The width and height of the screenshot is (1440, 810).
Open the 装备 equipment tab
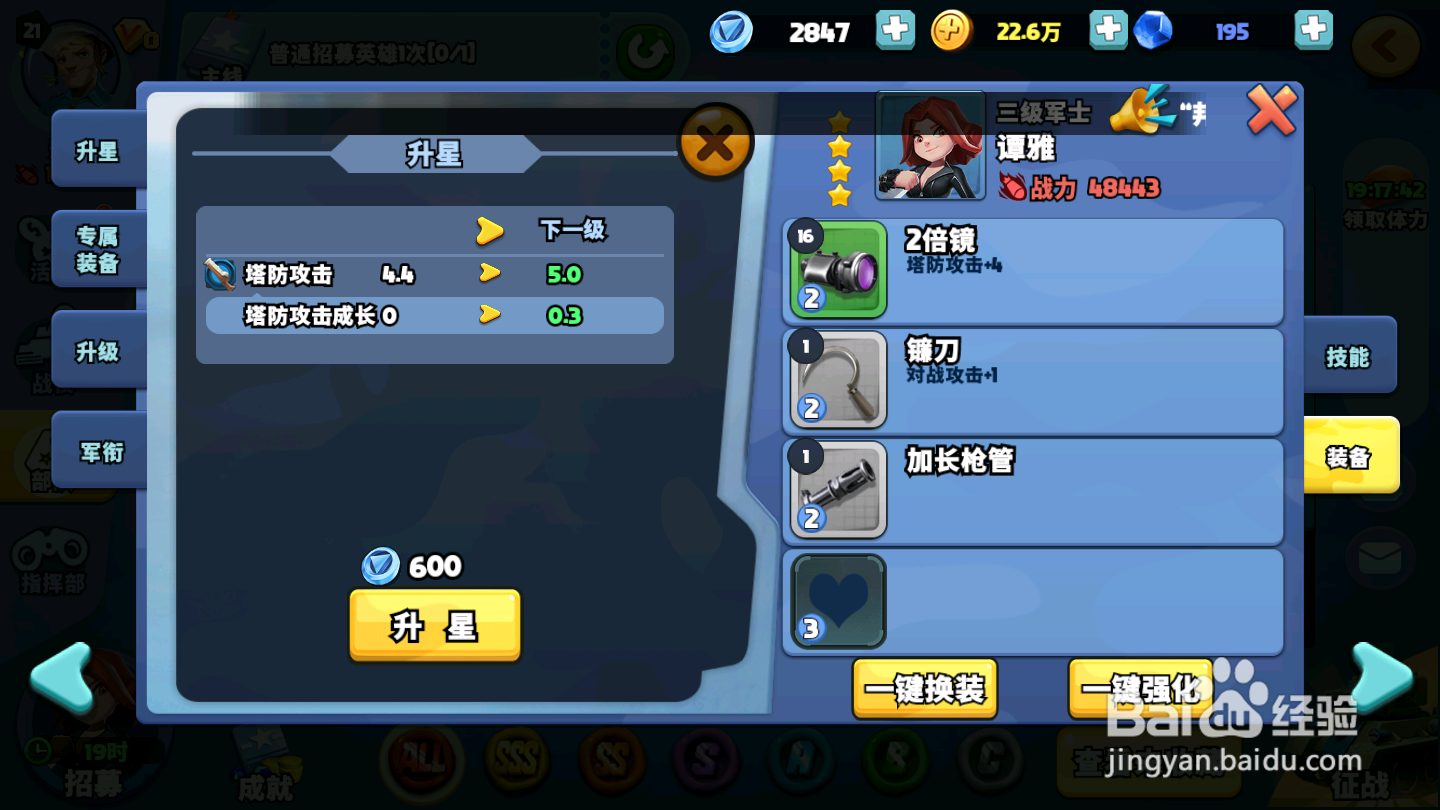tap(1349, 457)
